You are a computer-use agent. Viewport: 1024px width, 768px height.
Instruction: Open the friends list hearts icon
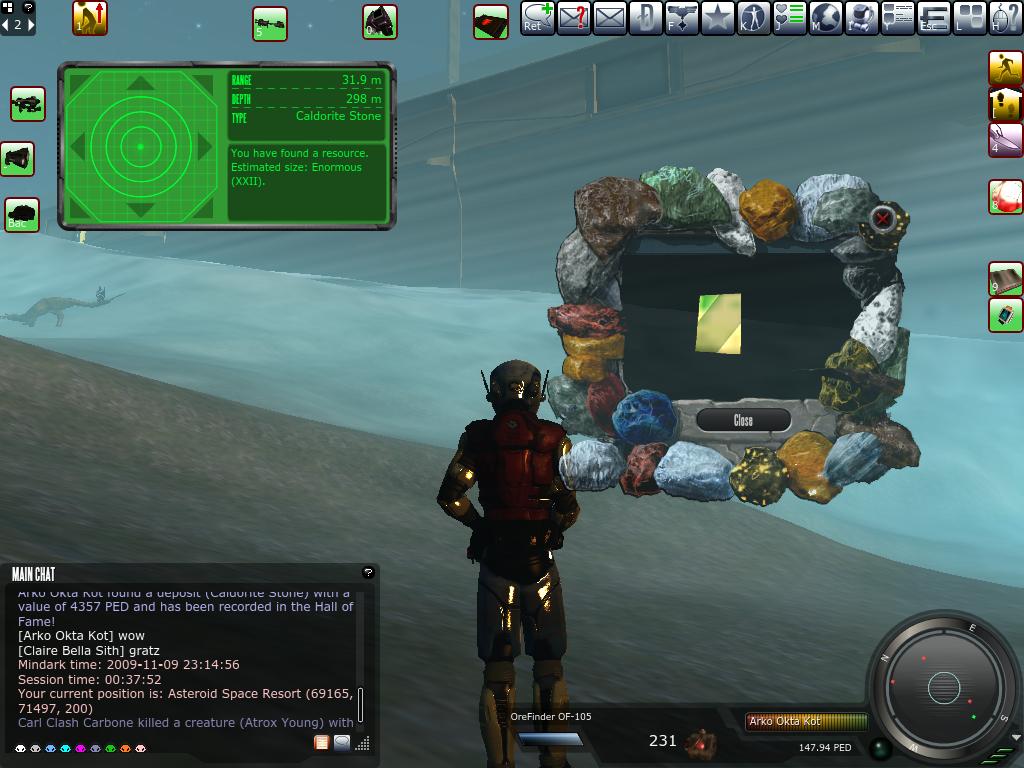pyautogui.click(x=789, y=18)
